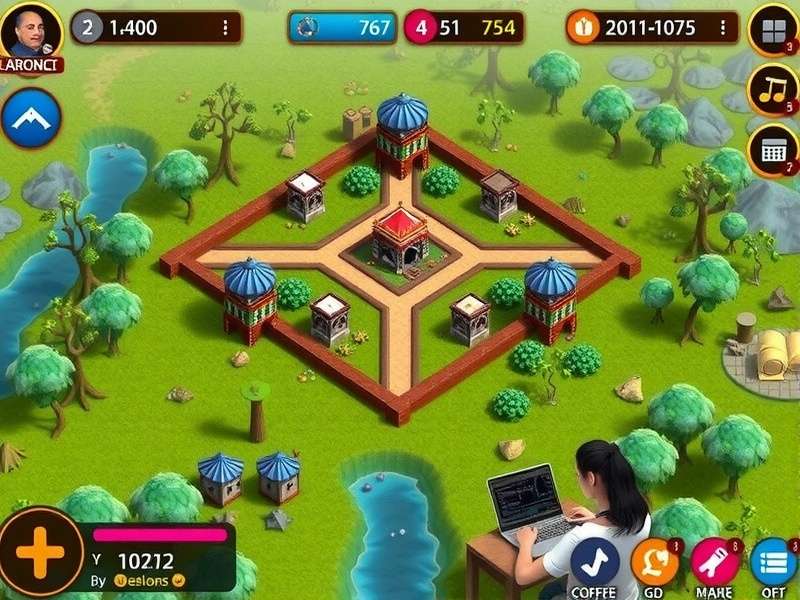This screenshot has height=600, width=800.
Task: Toggle the music note button
Action: click(x=773, y=90)
